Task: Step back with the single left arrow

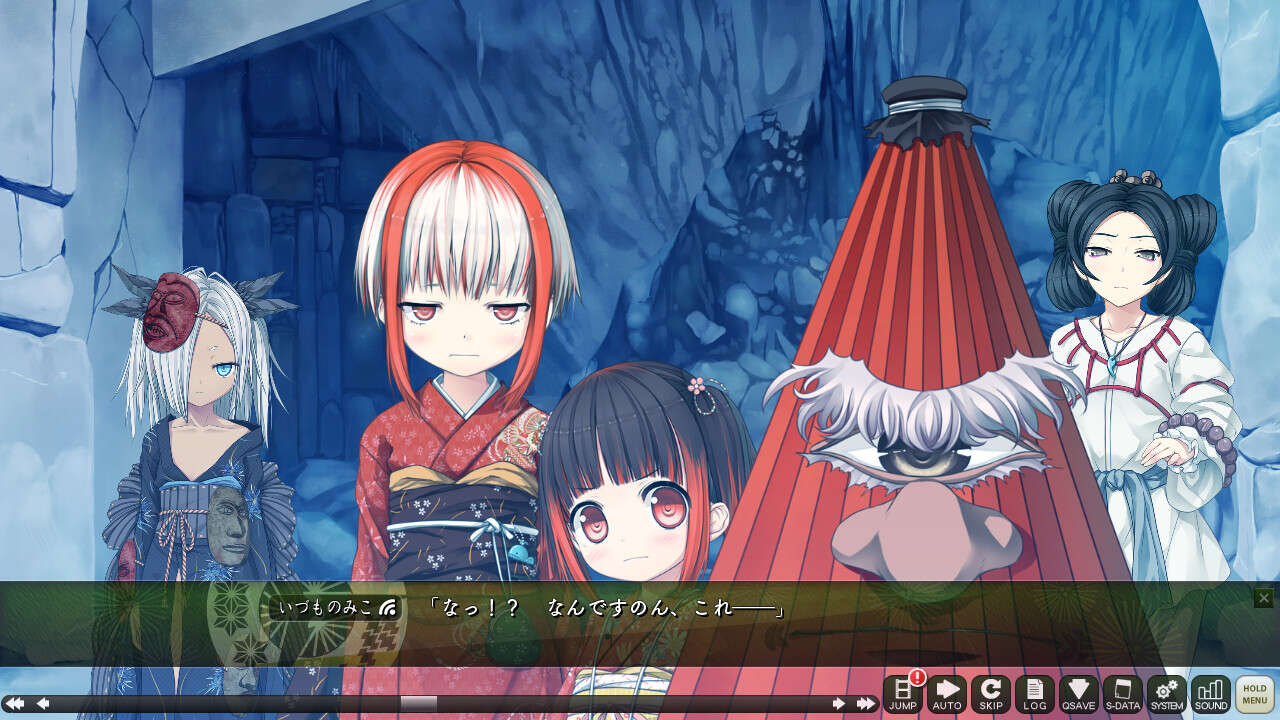Action: (x=43, y=704)
